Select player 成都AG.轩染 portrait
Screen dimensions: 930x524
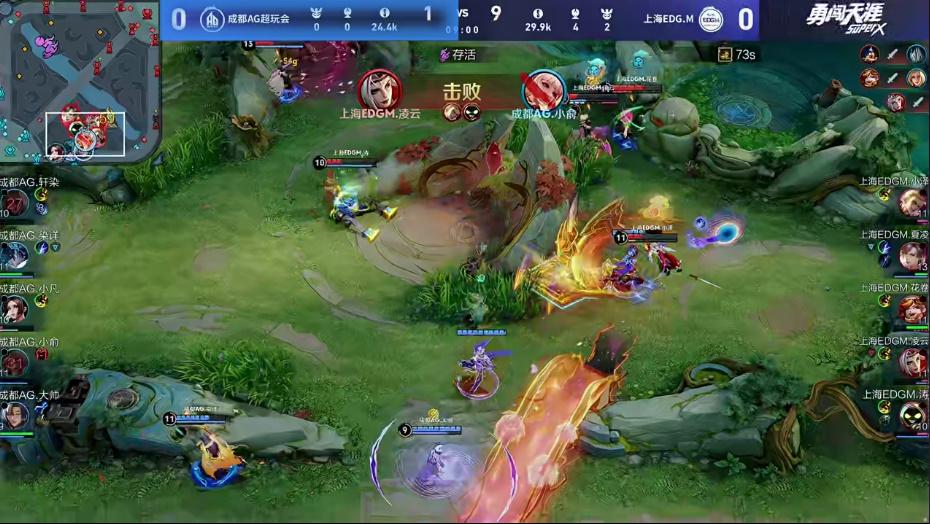(15, 204)
